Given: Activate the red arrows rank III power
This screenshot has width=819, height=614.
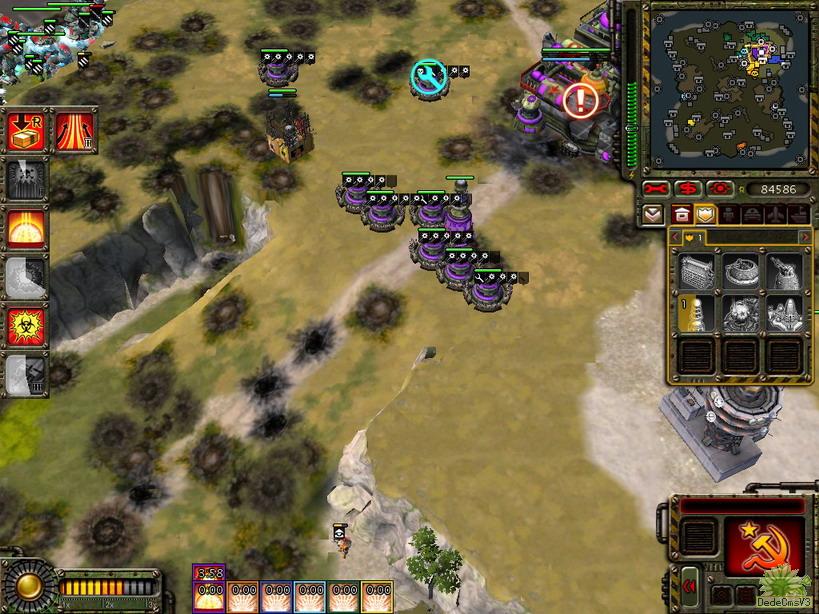Looking at the screenshot, I should click(75, 130).
